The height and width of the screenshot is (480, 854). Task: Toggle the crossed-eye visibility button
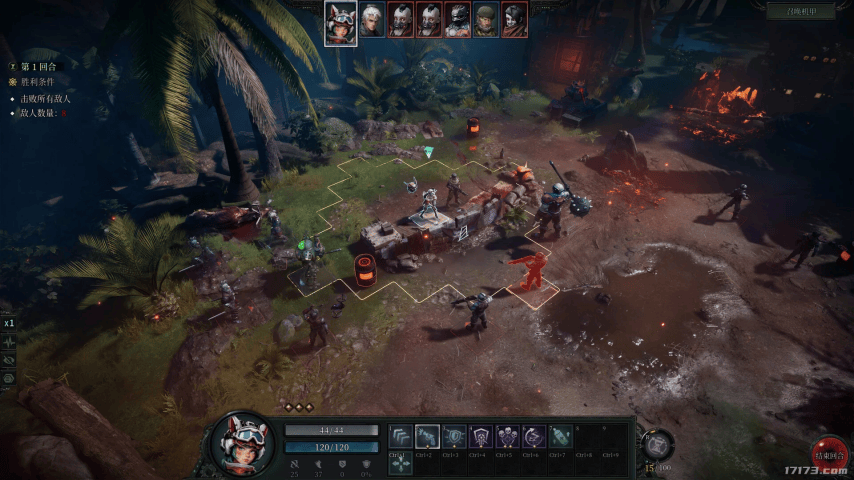[9, 359]
